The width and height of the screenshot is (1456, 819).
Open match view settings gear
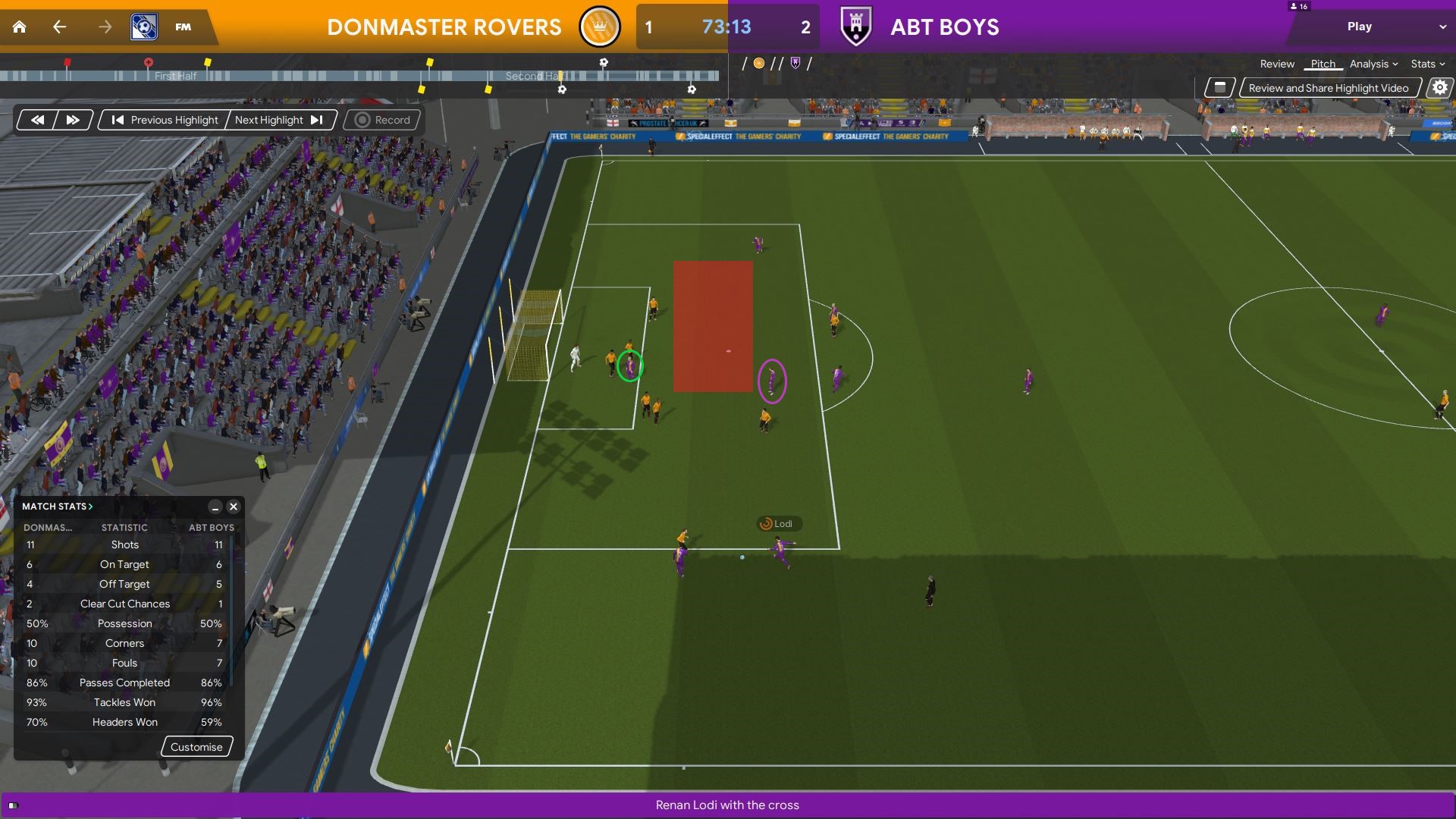(1439, 88)
